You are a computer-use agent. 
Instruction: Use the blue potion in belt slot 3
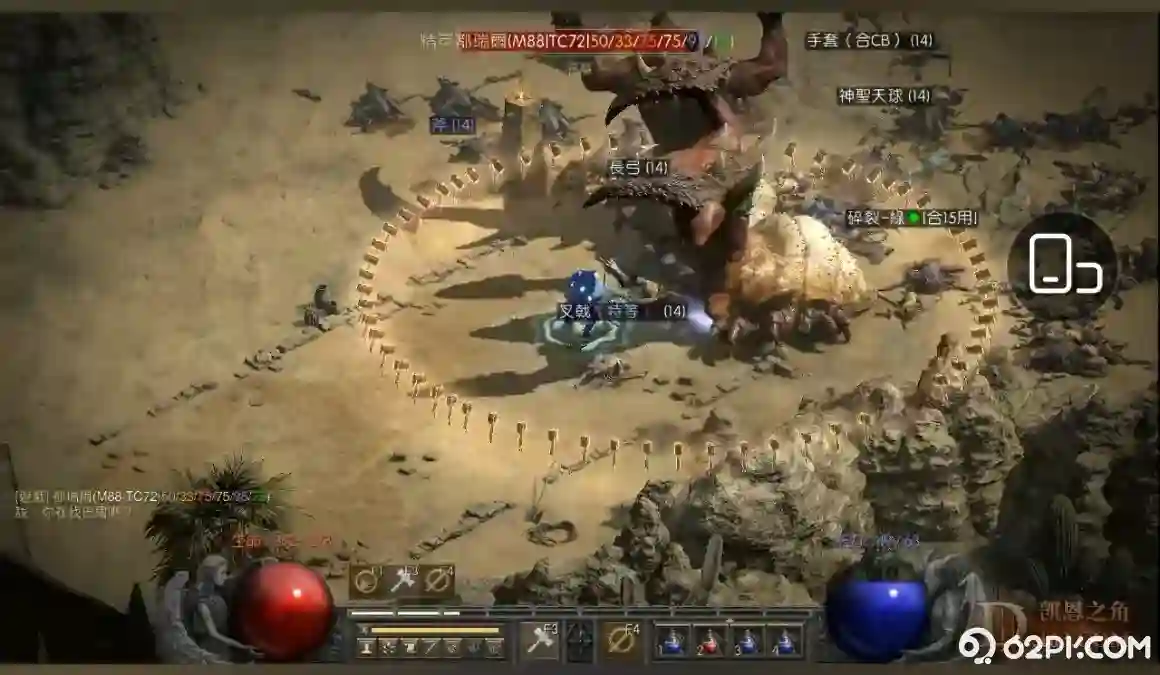pos(747,640)
